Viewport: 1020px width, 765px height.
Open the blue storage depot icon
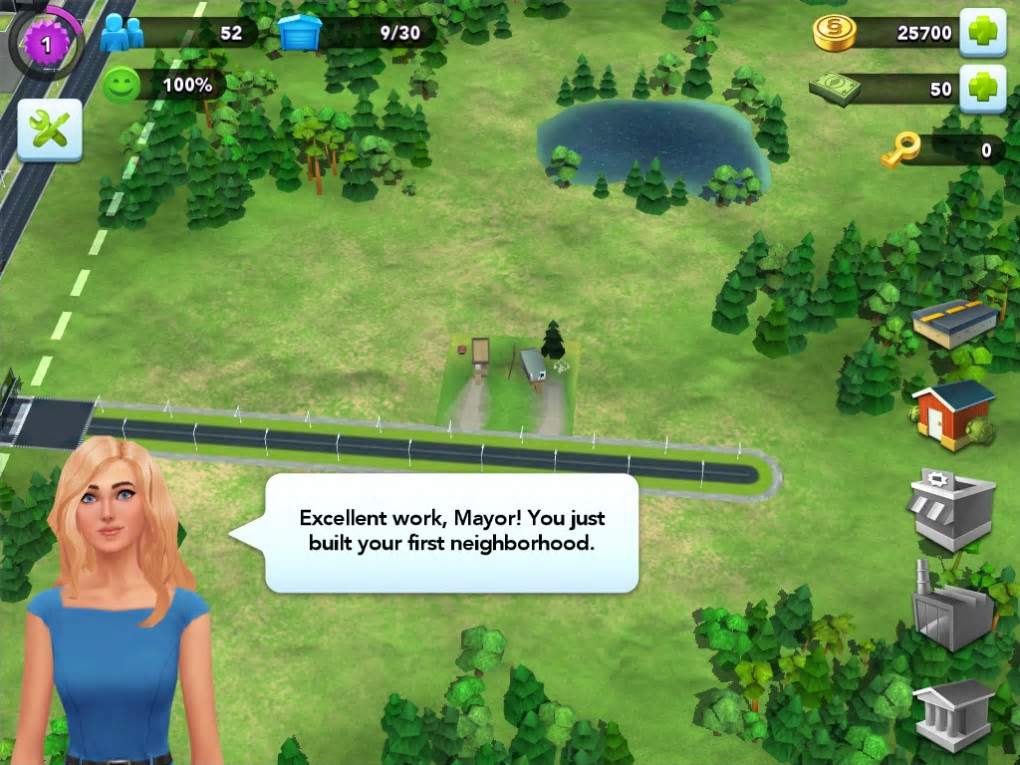click(300, 33)
